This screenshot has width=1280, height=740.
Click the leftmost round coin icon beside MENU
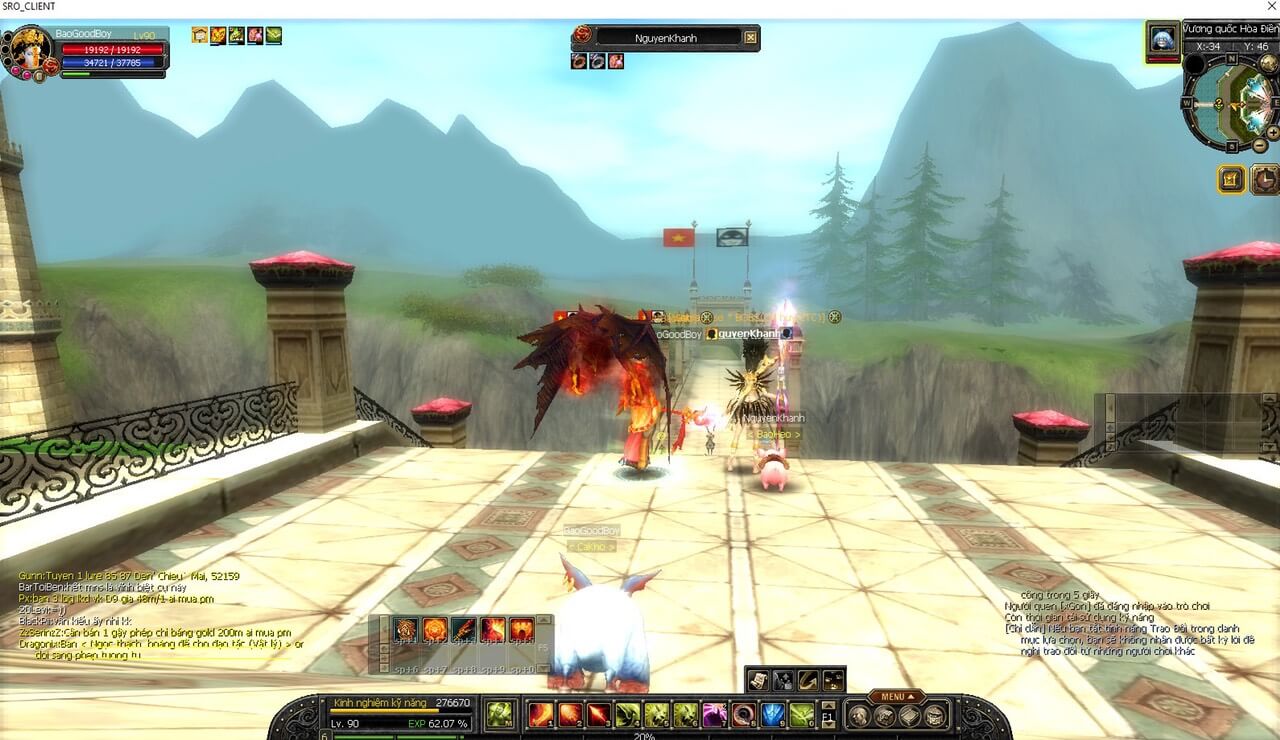859,716
